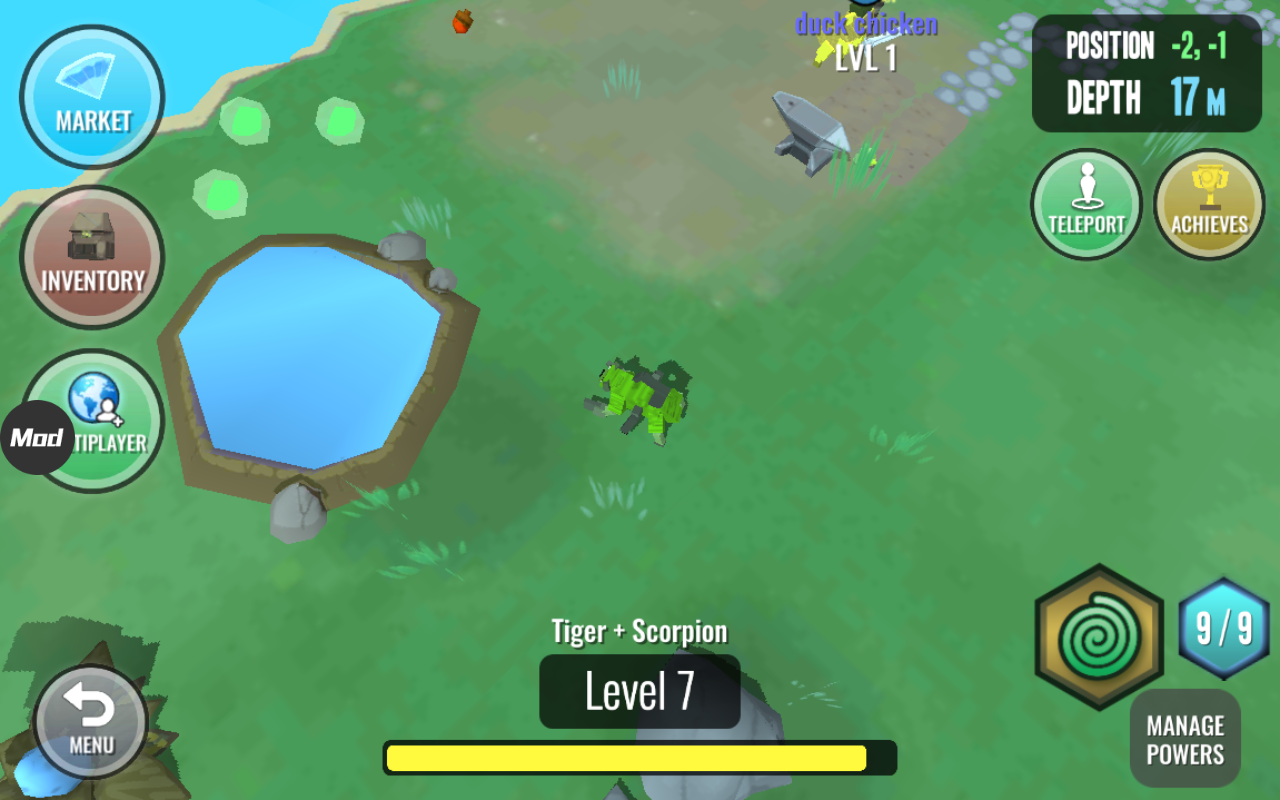Tap the black Mod overlay badge
Screen dimensions: 1280x800
click(37, 438)
